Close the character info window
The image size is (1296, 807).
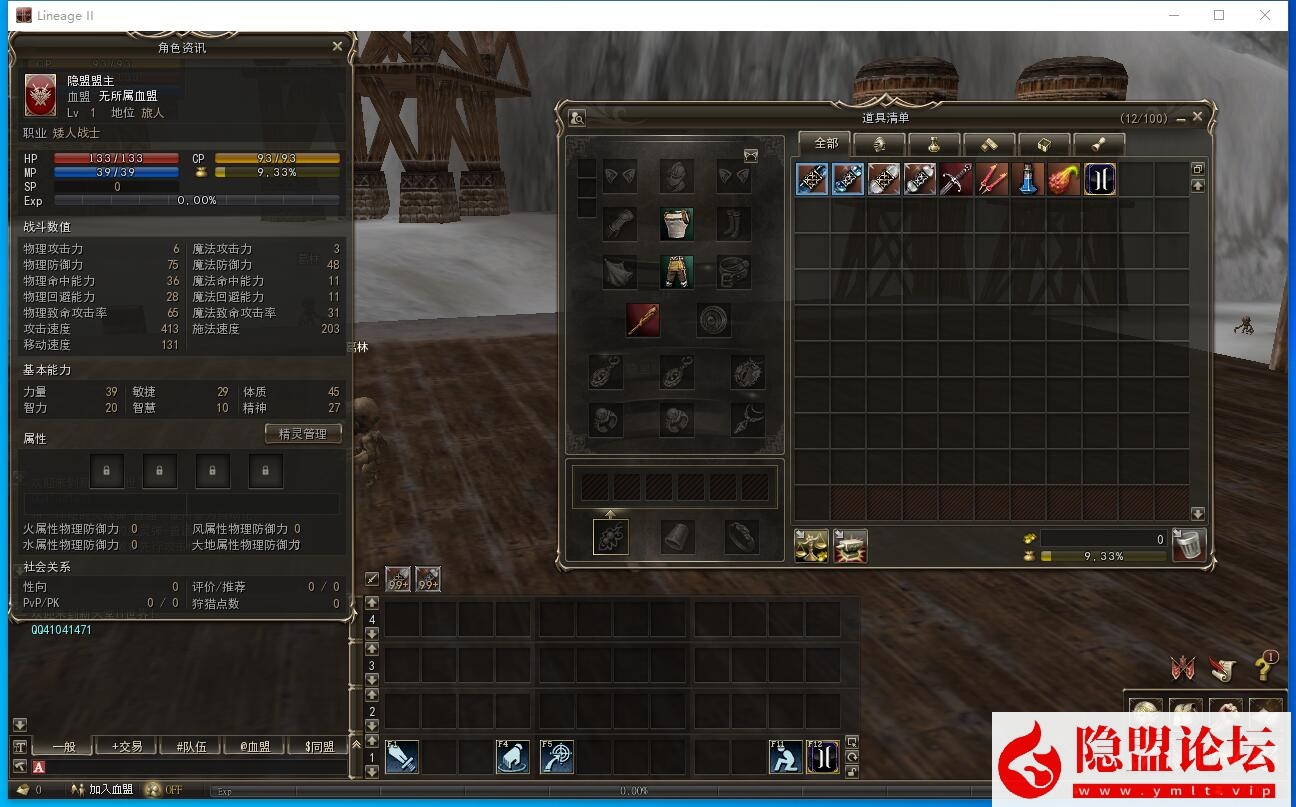[x=337, y=46]
